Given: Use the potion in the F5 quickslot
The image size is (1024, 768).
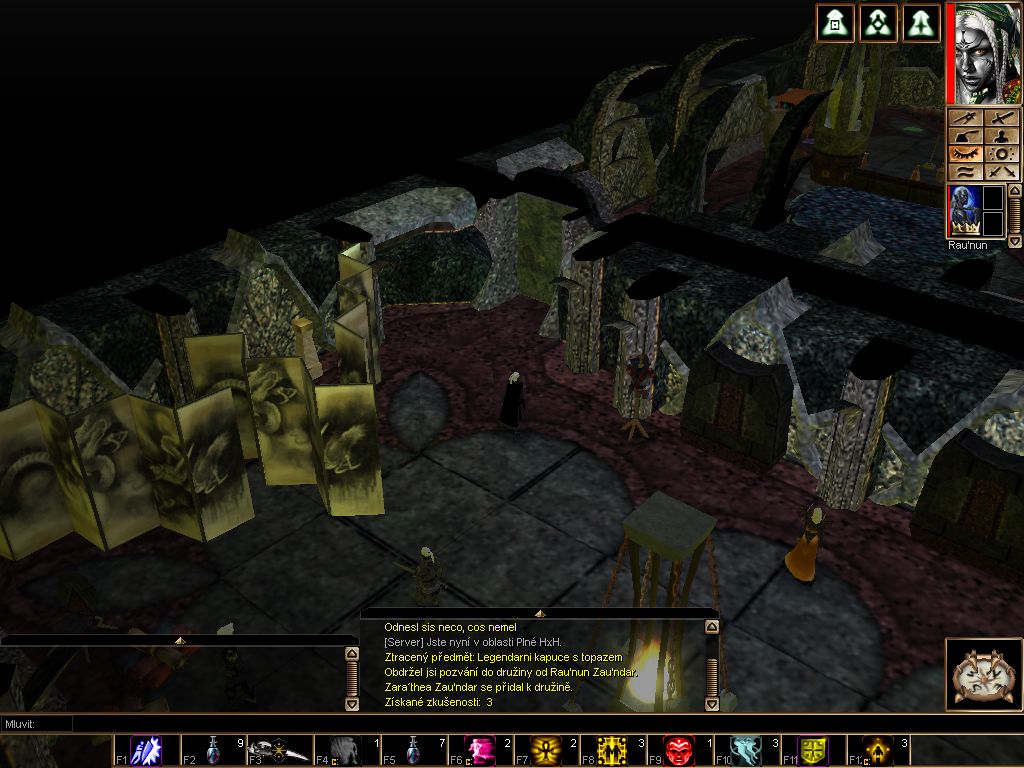Looking at the screenshot, I should (414, 750).
